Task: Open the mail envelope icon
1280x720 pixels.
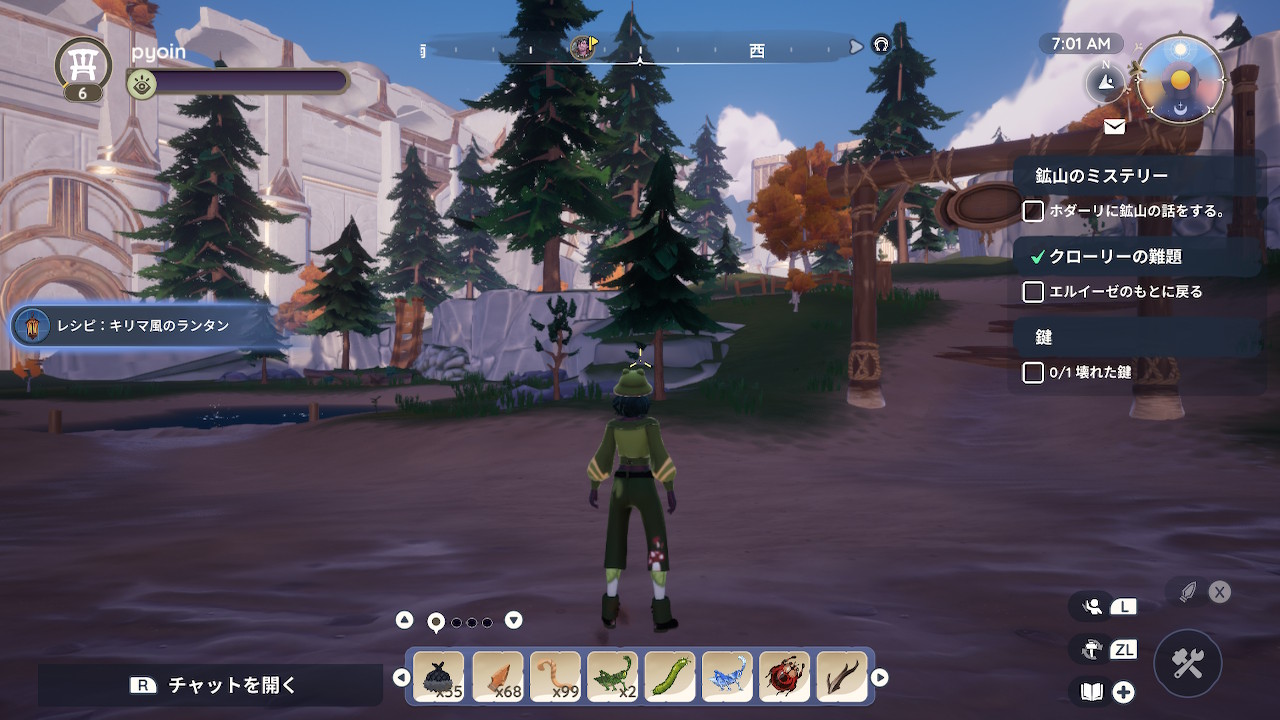Action: tap(1114, 127)
